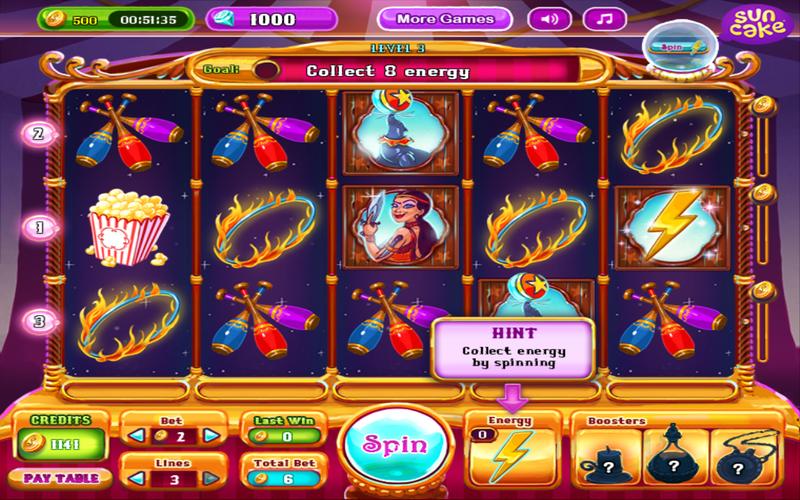Increase the number of Lines
Screen dimensions: 800x500
pyautogui.click(x=210, y=479)
